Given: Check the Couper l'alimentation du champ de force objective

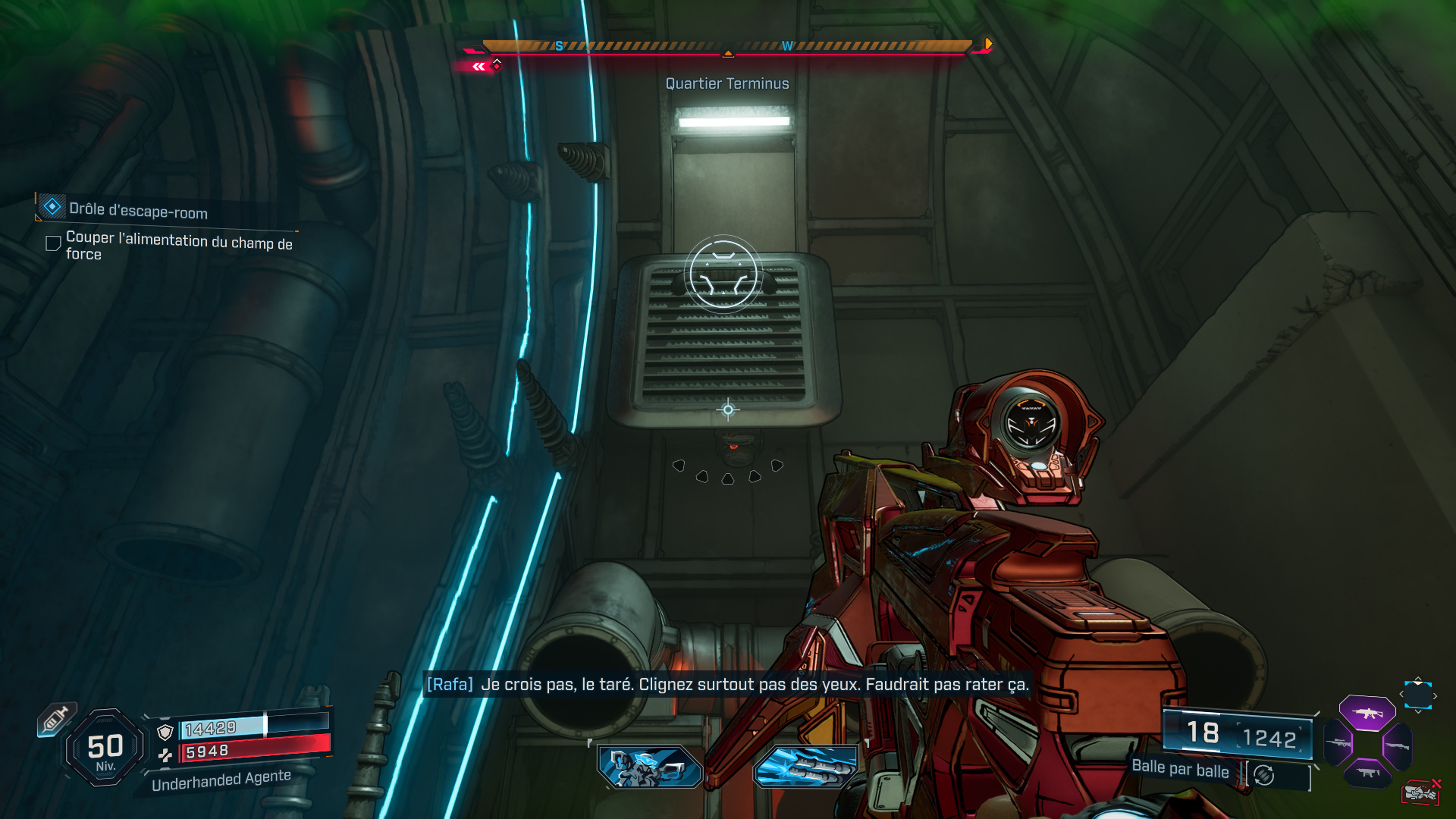Looking at the screenshot, I should click(x=52, y=243).
